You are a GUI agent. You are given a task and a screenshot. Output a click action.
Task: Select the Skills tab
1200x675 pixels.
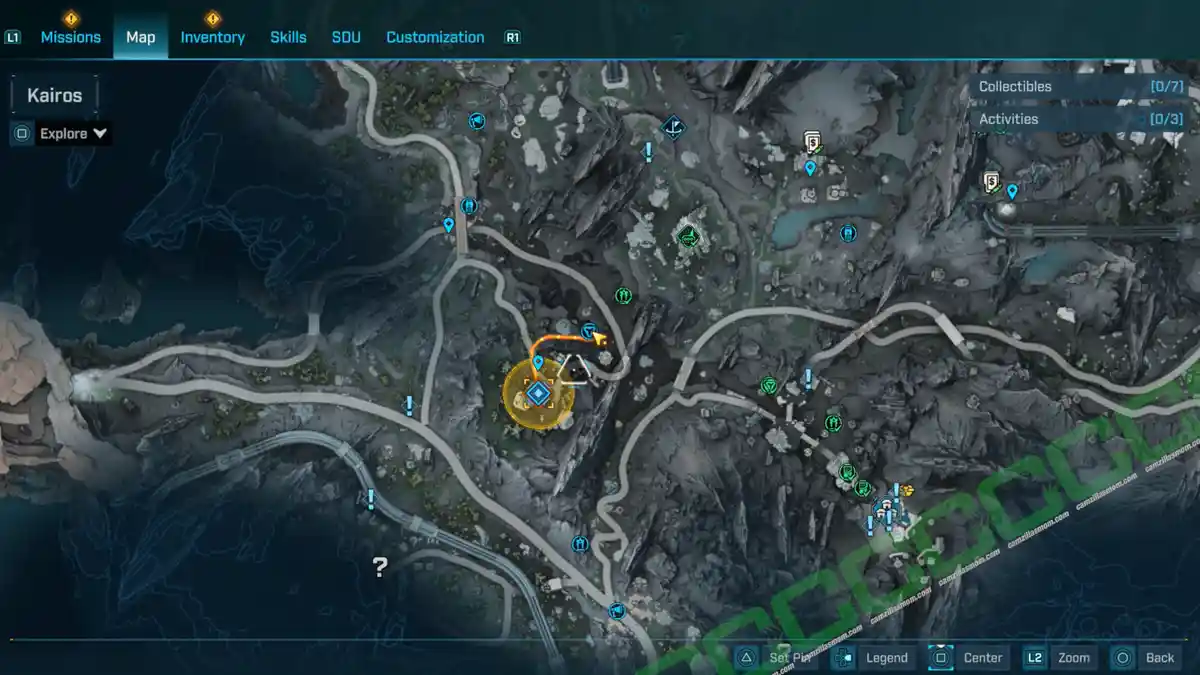pyautogui.click(x=288, y=37)
